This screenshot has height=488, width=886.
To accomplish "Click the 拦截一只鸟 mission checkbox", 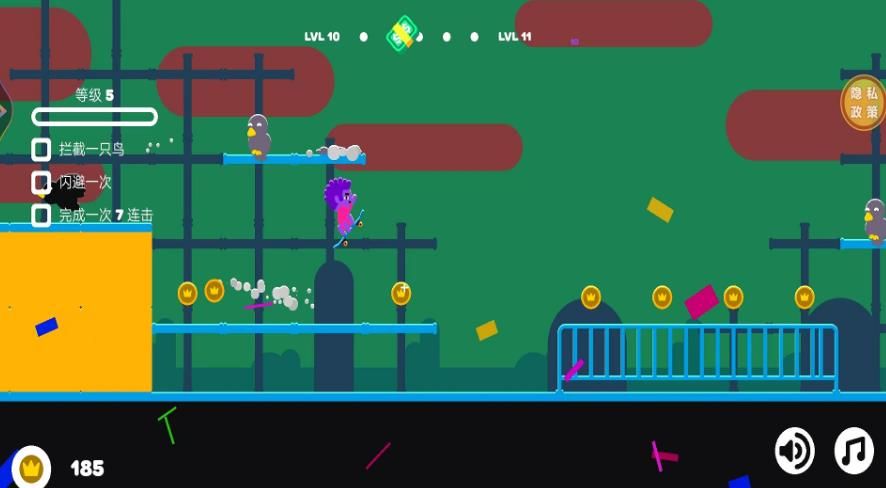I will tap(41, 150).
